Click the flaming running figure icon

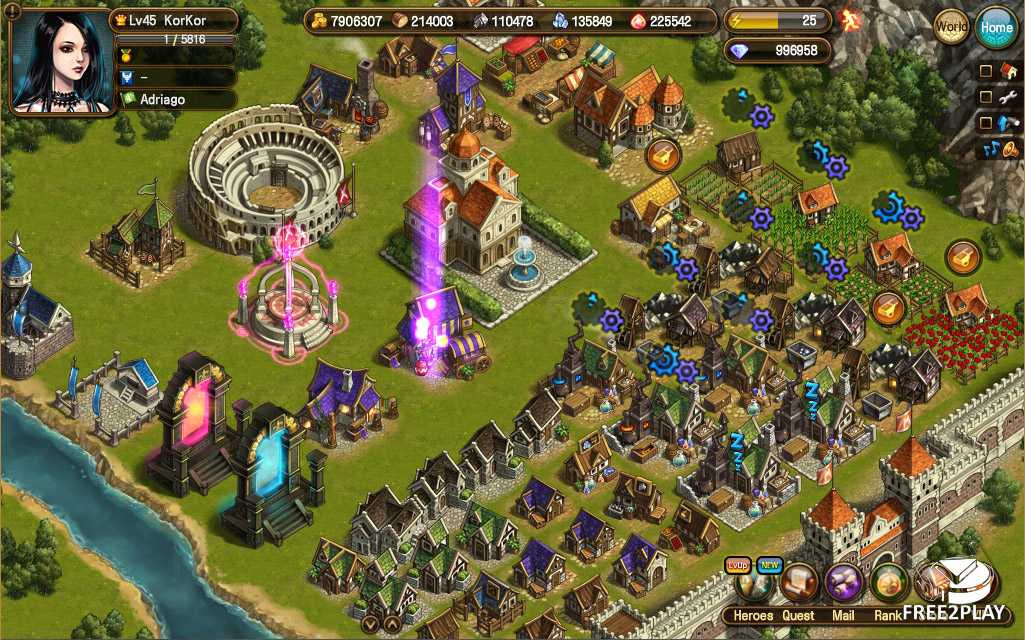click(851, 20)
